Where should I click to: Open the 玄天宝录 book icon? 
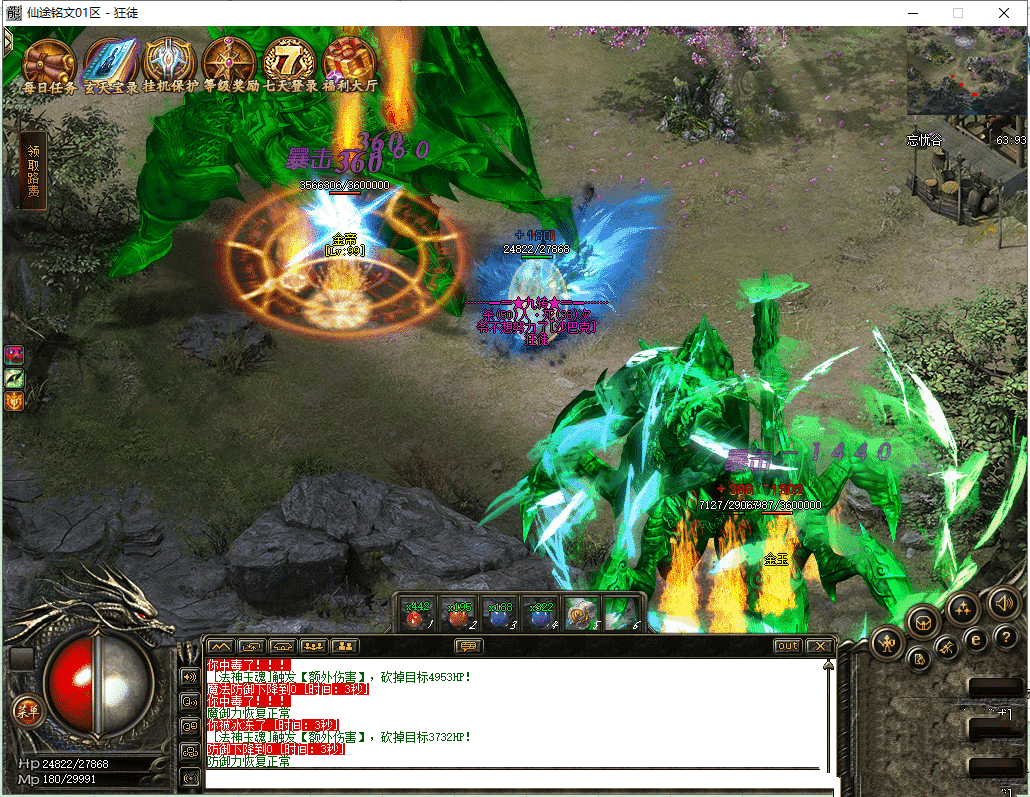pos(110,61)
